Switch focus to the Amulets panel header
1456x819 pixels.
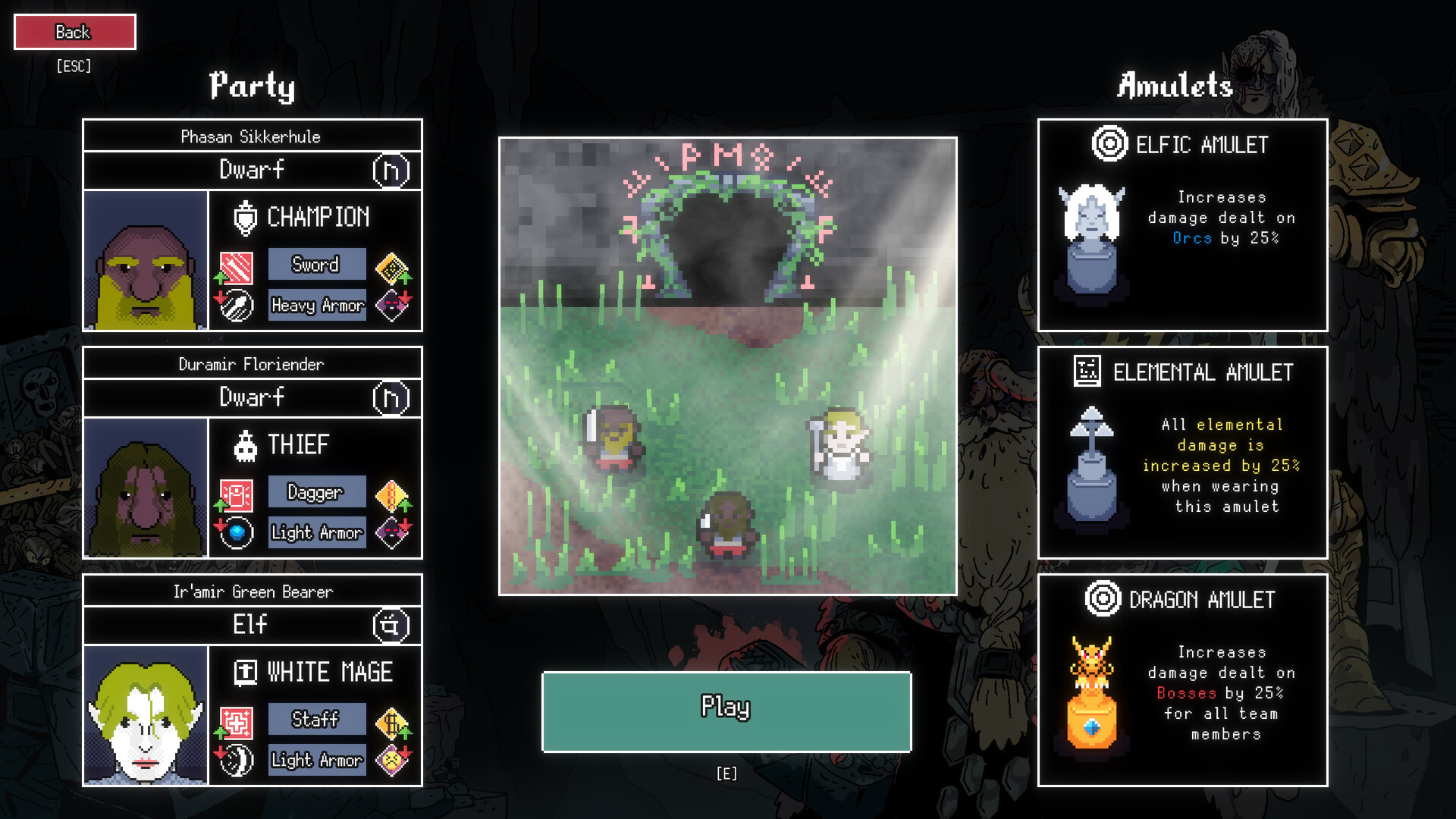(x=1175, y=86)
